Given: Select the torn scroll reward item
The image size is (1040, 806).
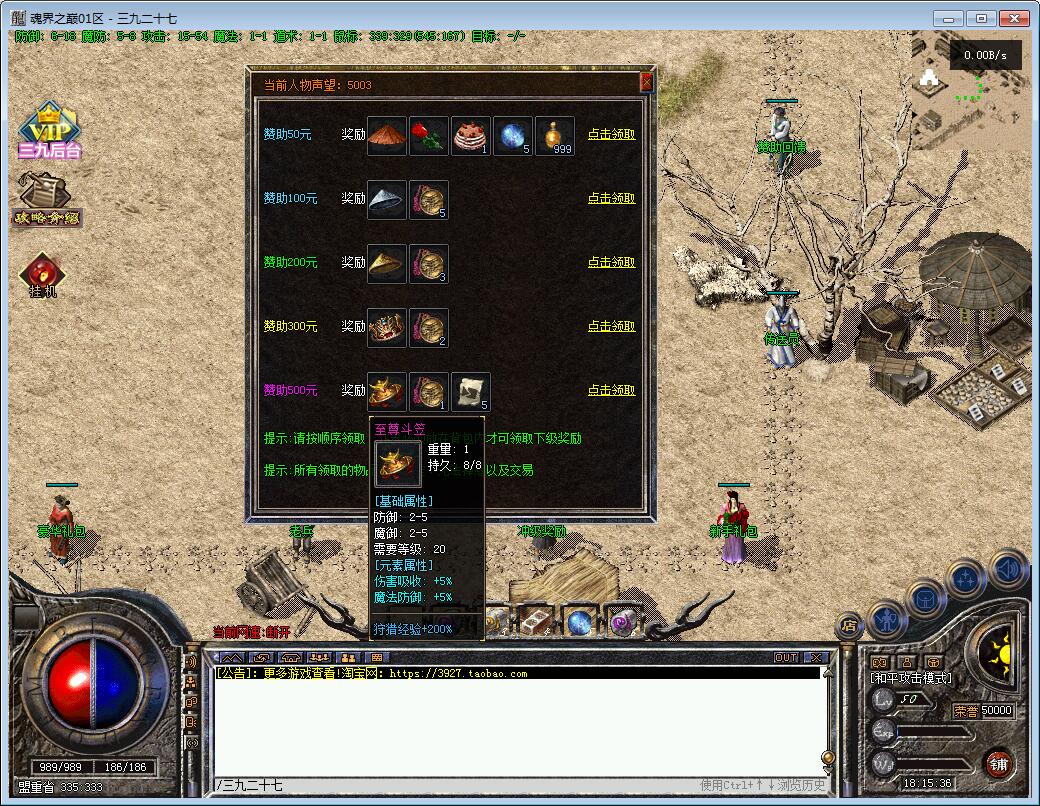Looking at the screenshot, I should [471, 392].
